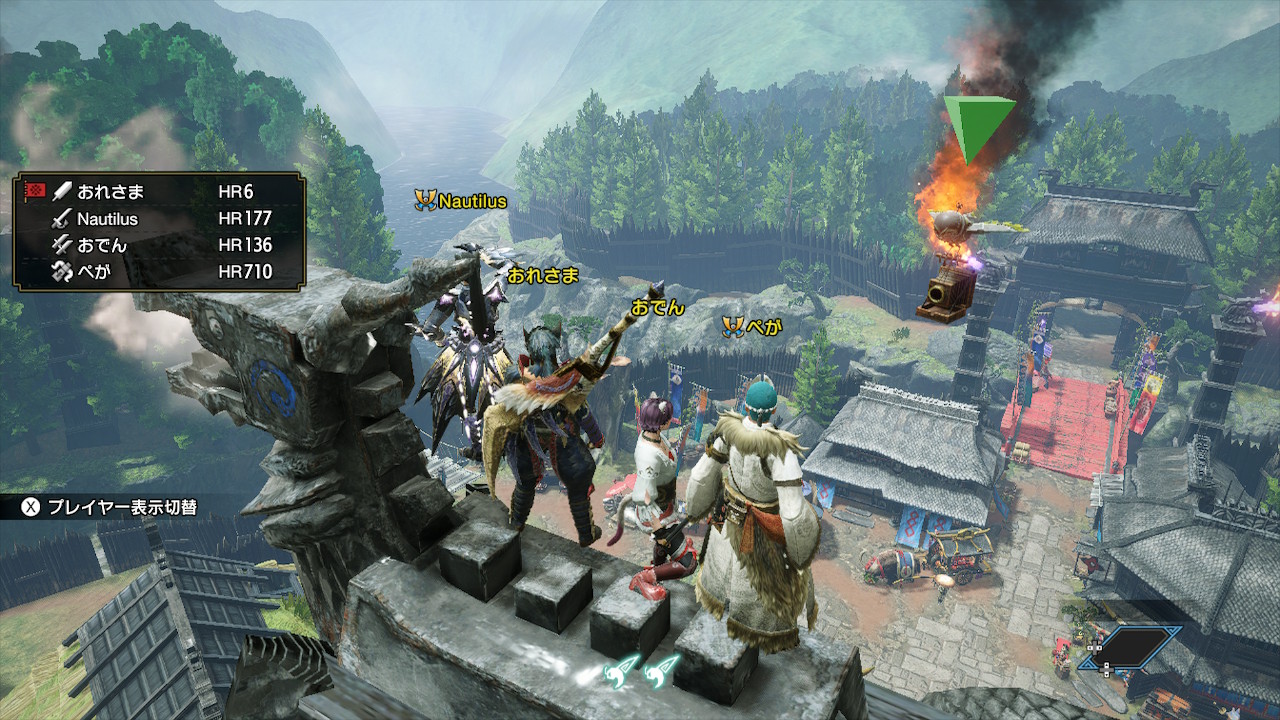
Task: Select べが HR710 in the player list
Action: click(x=160, y=271)
